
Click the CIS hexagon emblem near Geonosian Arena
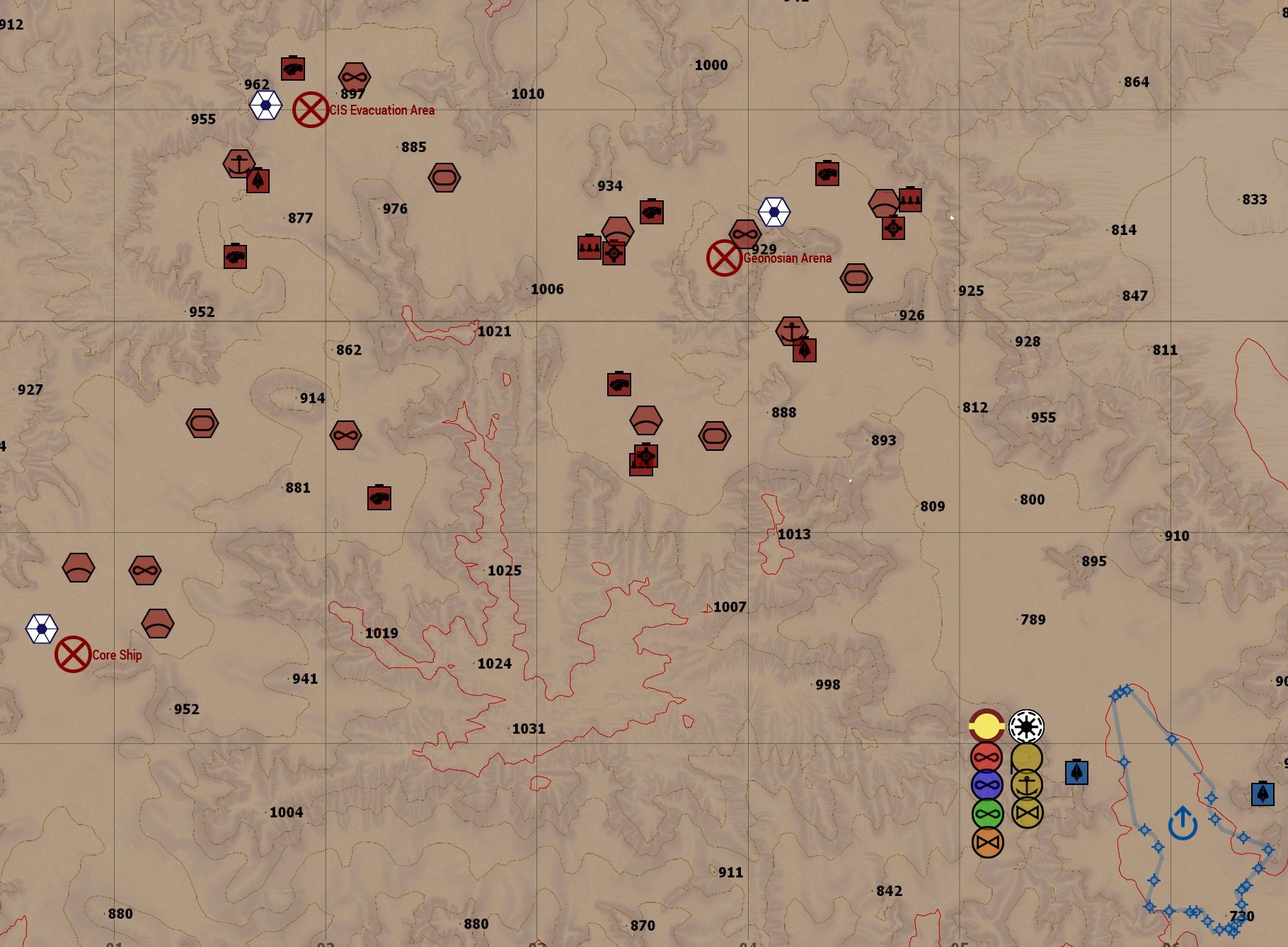point(774,212)
